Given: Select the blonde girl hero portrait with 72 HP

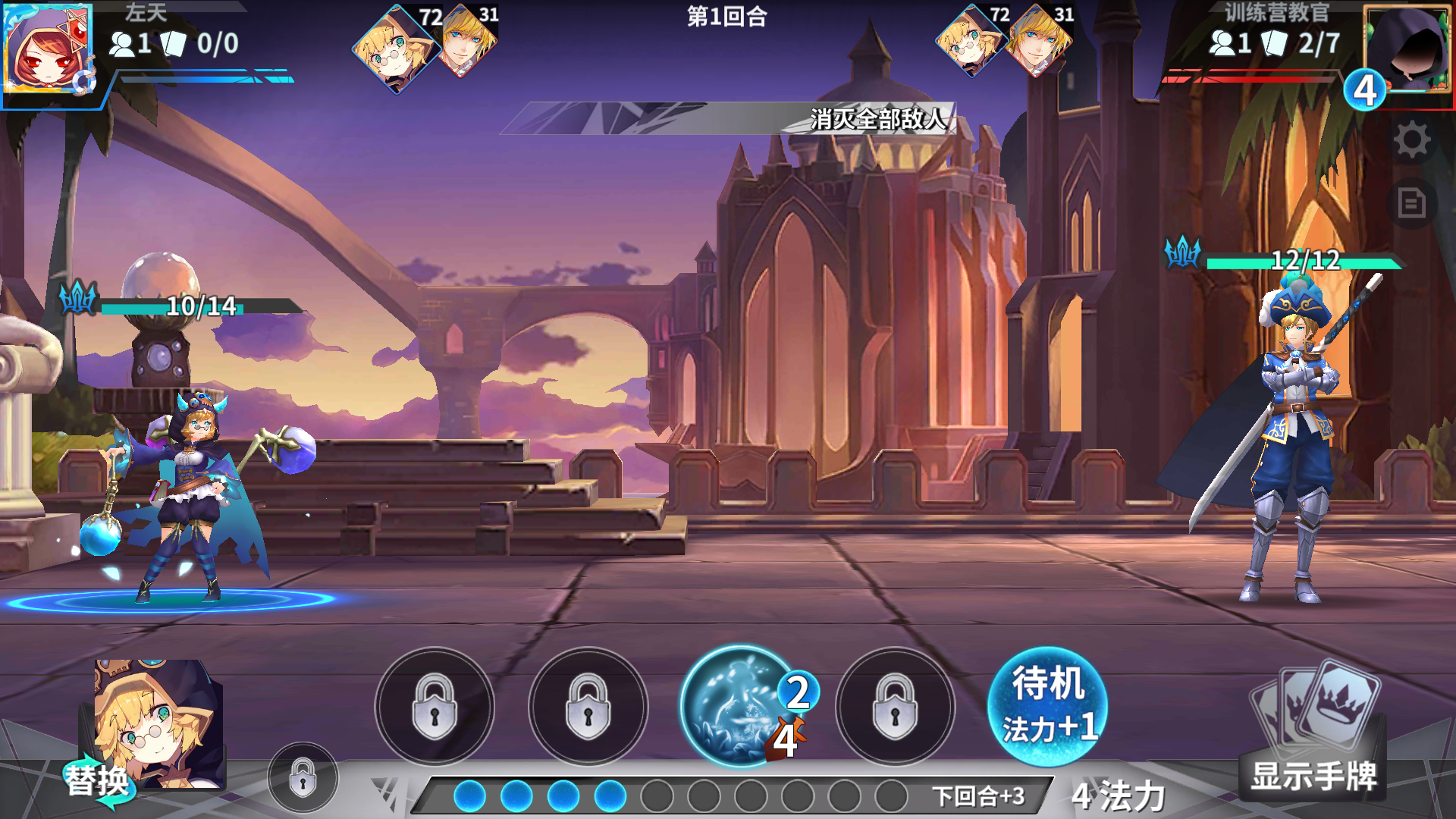Looking at the screenshot, I should 397,49.
